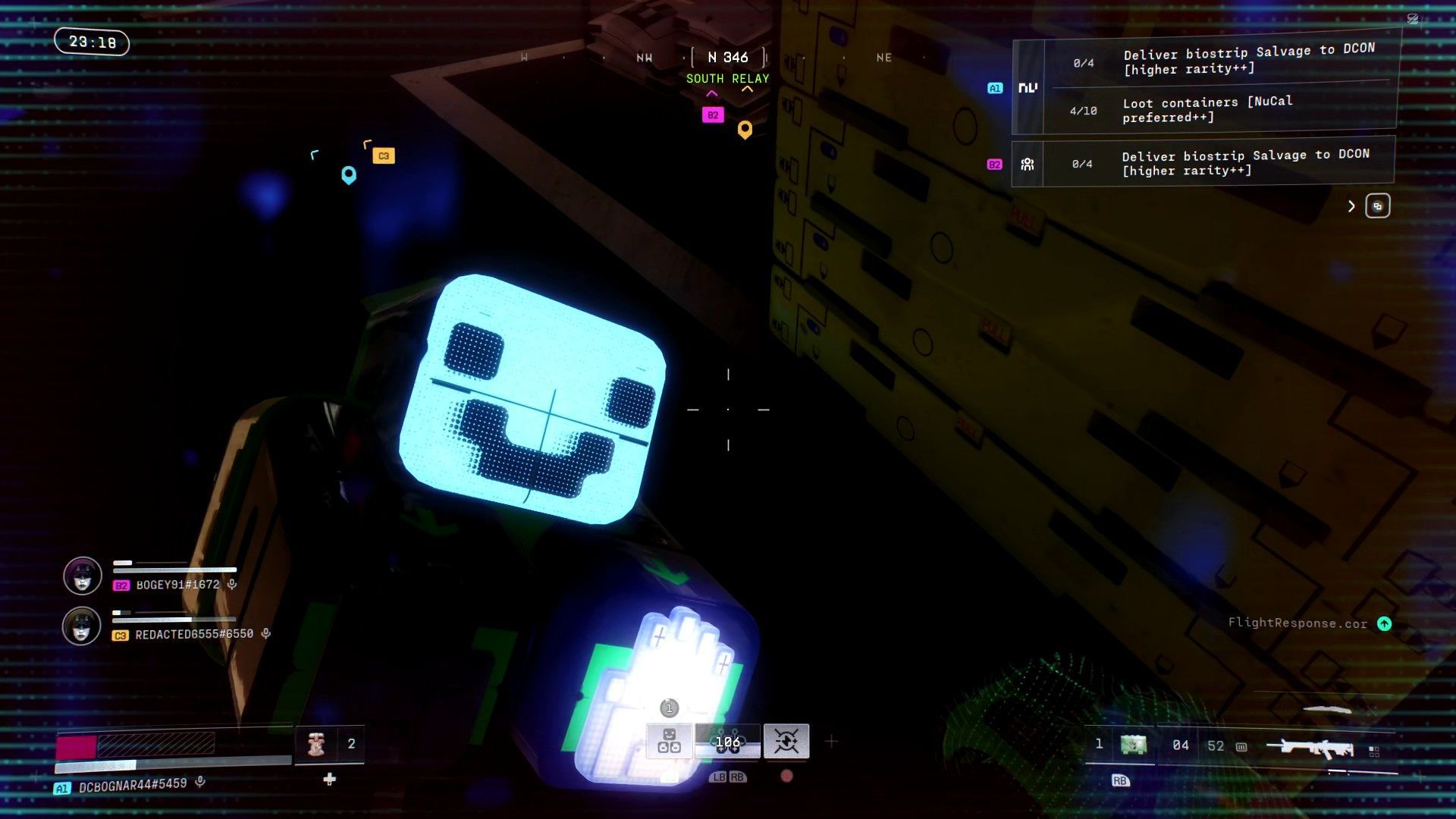The width and height of the screenshot is (1456, 819).
Task: Select teammate BOGEY91#1672's portrait
Action: pos(83,576)
